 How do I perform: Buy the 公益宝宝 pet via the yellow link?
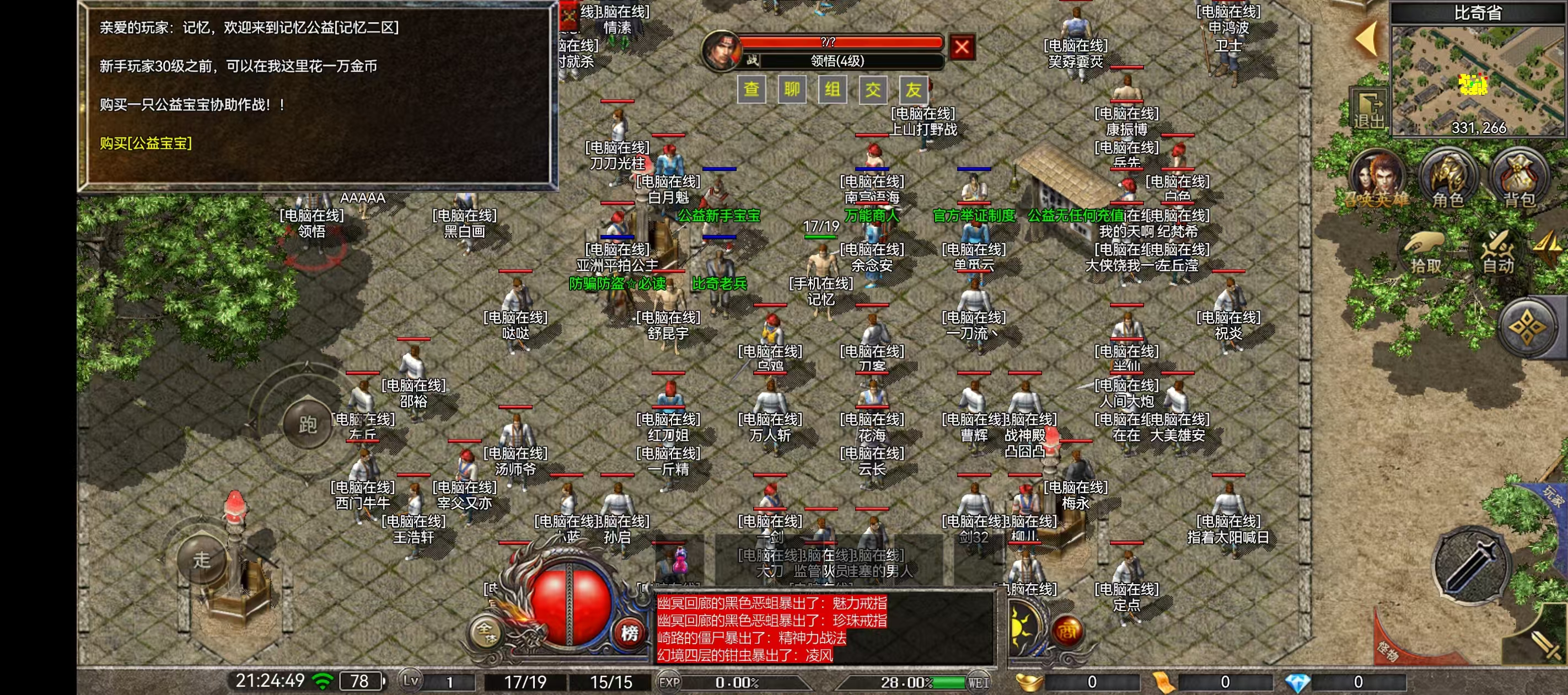click(146, 143)
